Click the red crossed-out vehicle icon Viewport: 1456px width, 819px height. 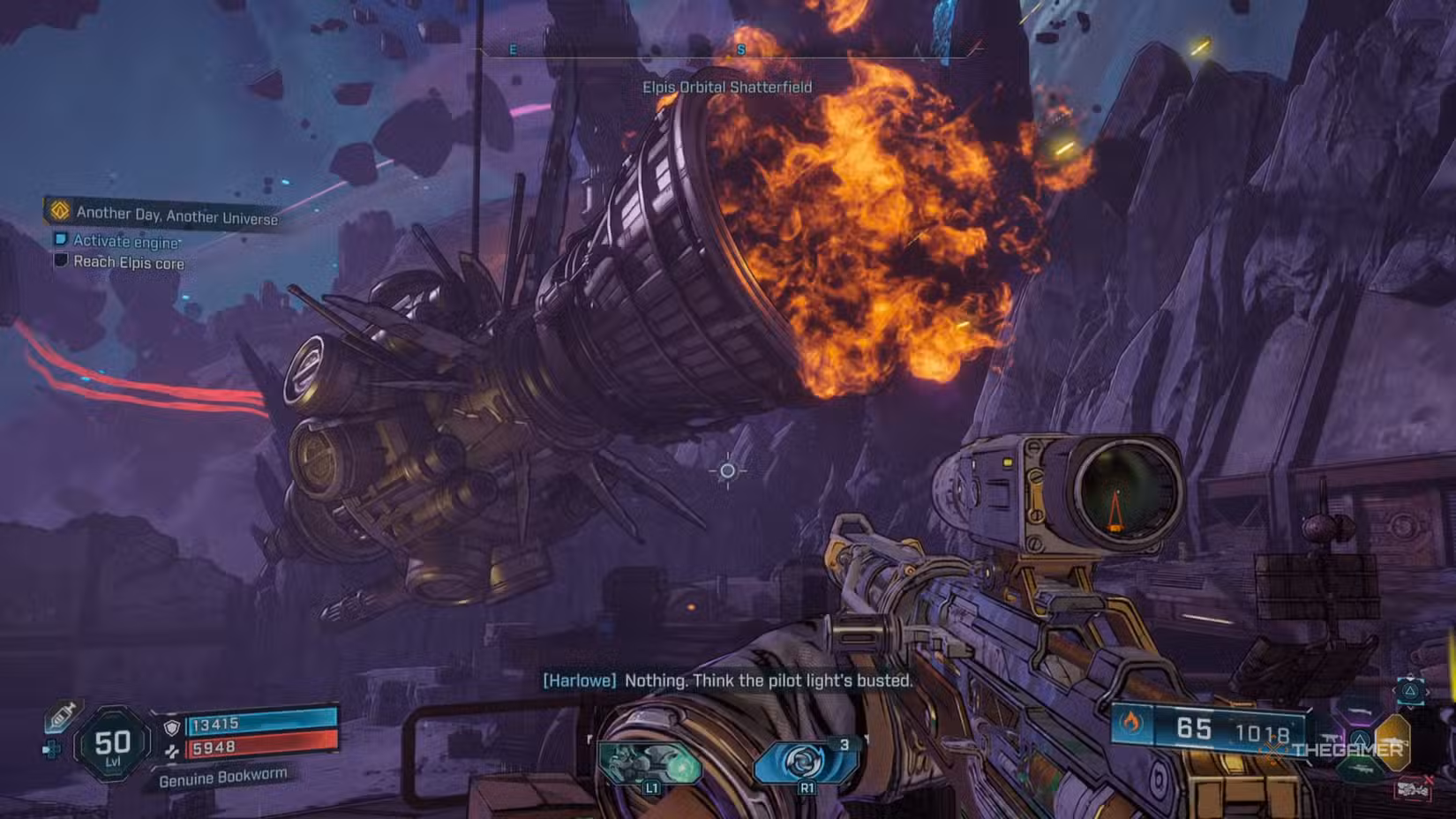click(1413, 787)
